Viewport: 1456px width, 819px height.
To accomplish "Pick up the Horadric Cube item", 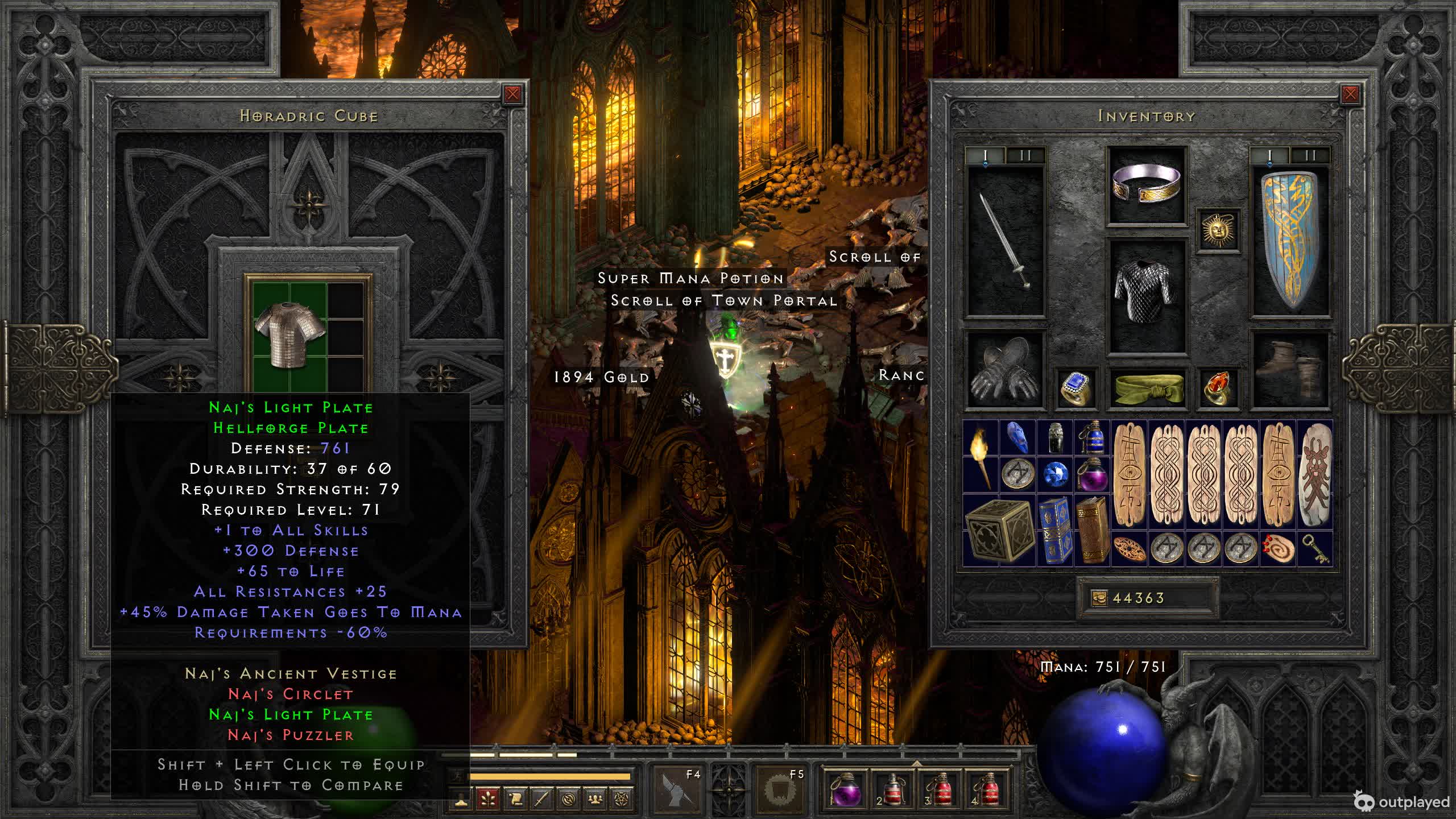I will (x=999, y=531).
